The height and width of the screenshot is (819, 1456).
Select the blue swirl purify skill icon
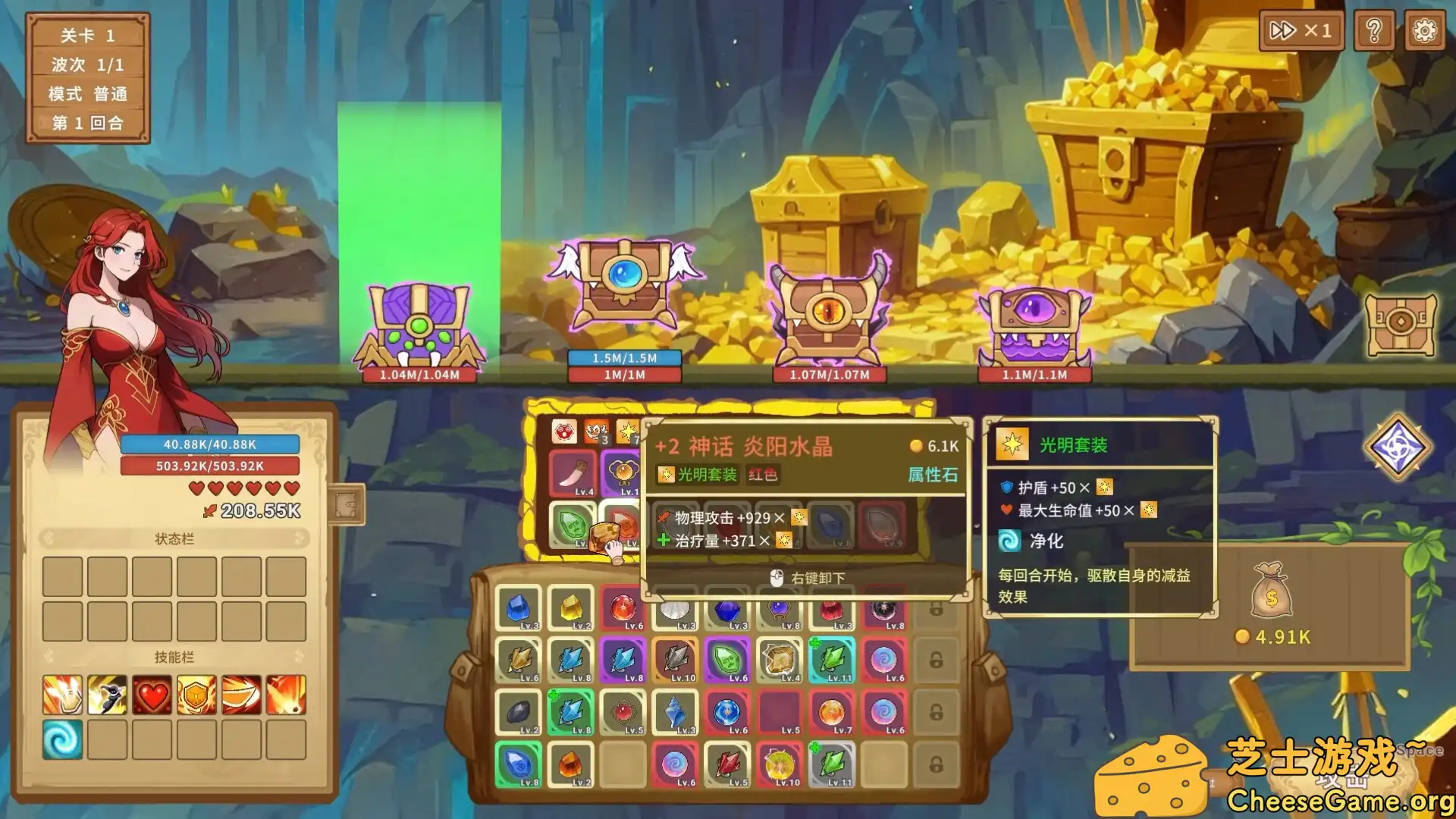click(x=64, y=738)
